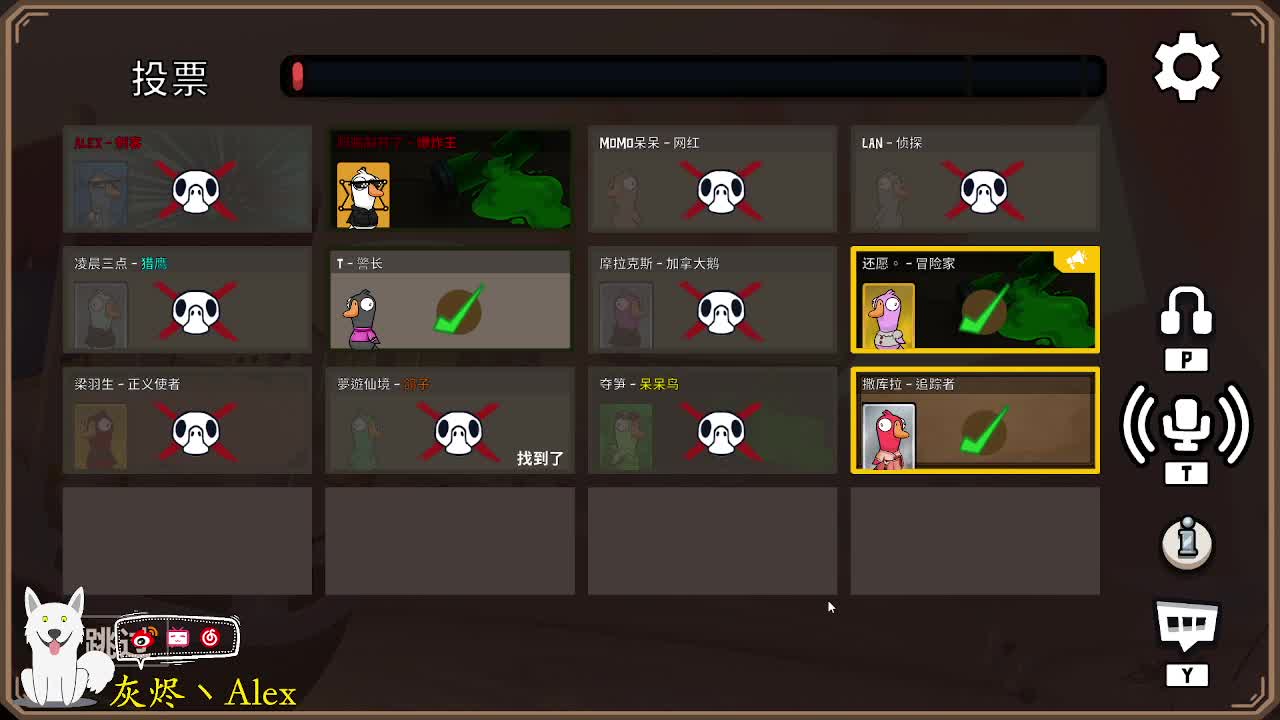Click the NetEase Music icon in the overlay
The width and height of the screenshot is (1280, 720).
coord(210,637)
